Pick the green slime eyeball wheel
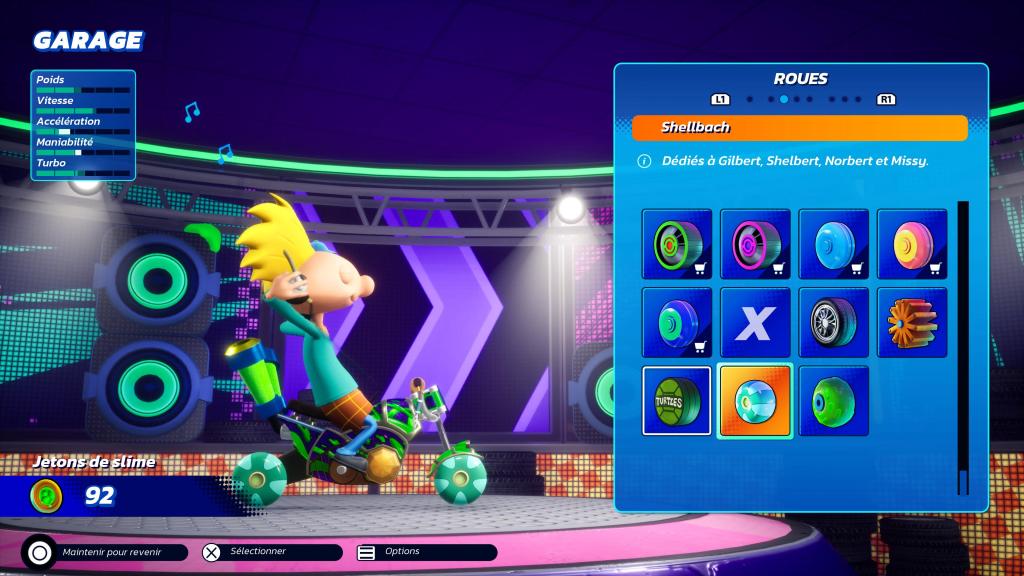Screen dimensions: 1024x576 pyautogui.click(x=834, y=401)
